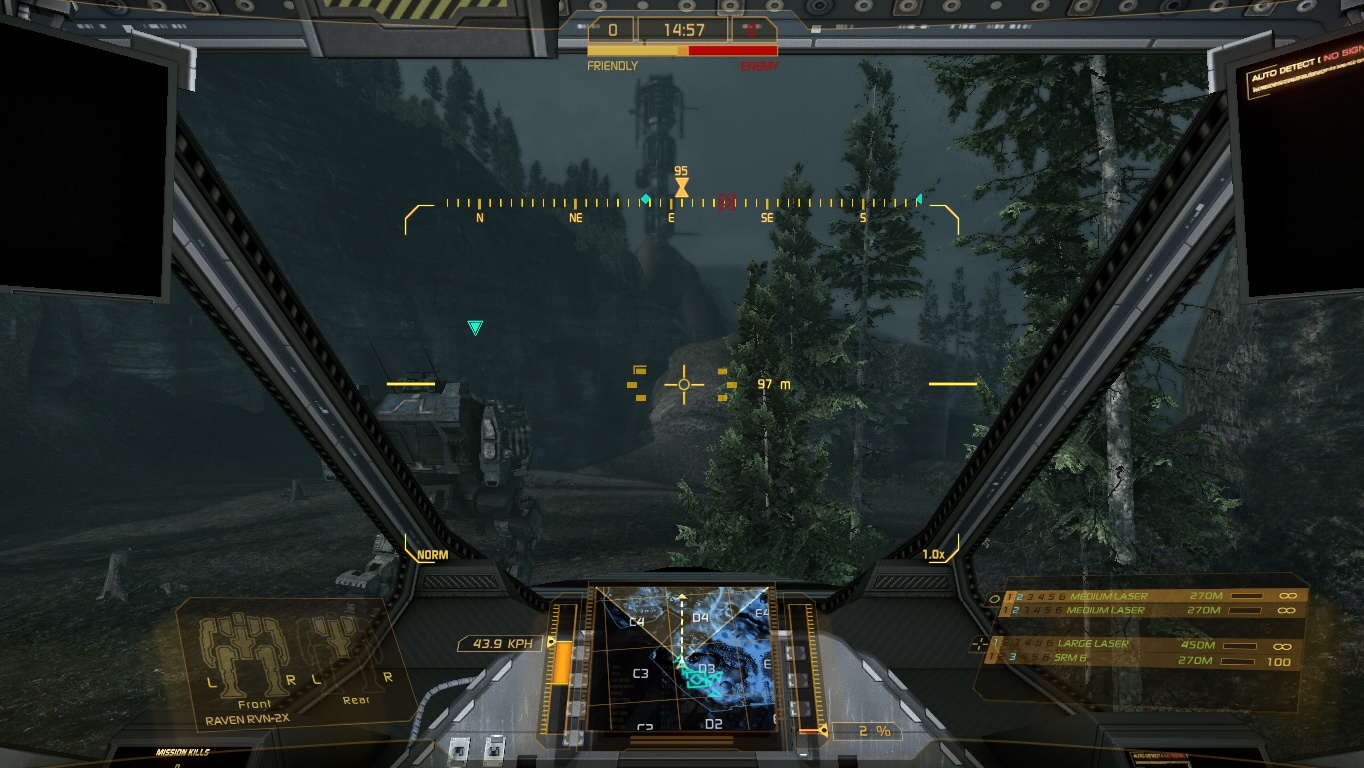The width and height of the screenshot is (1364, 768).
Task: Click the cockpit minimap display
Action: coord(681,658)
